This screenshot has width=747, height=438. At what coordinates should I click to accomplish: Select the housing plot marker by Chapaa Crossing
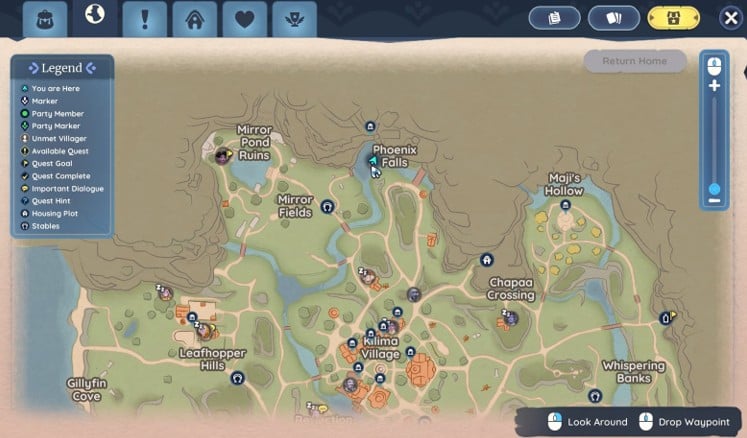pyautogui.click(x=487, y=260)
